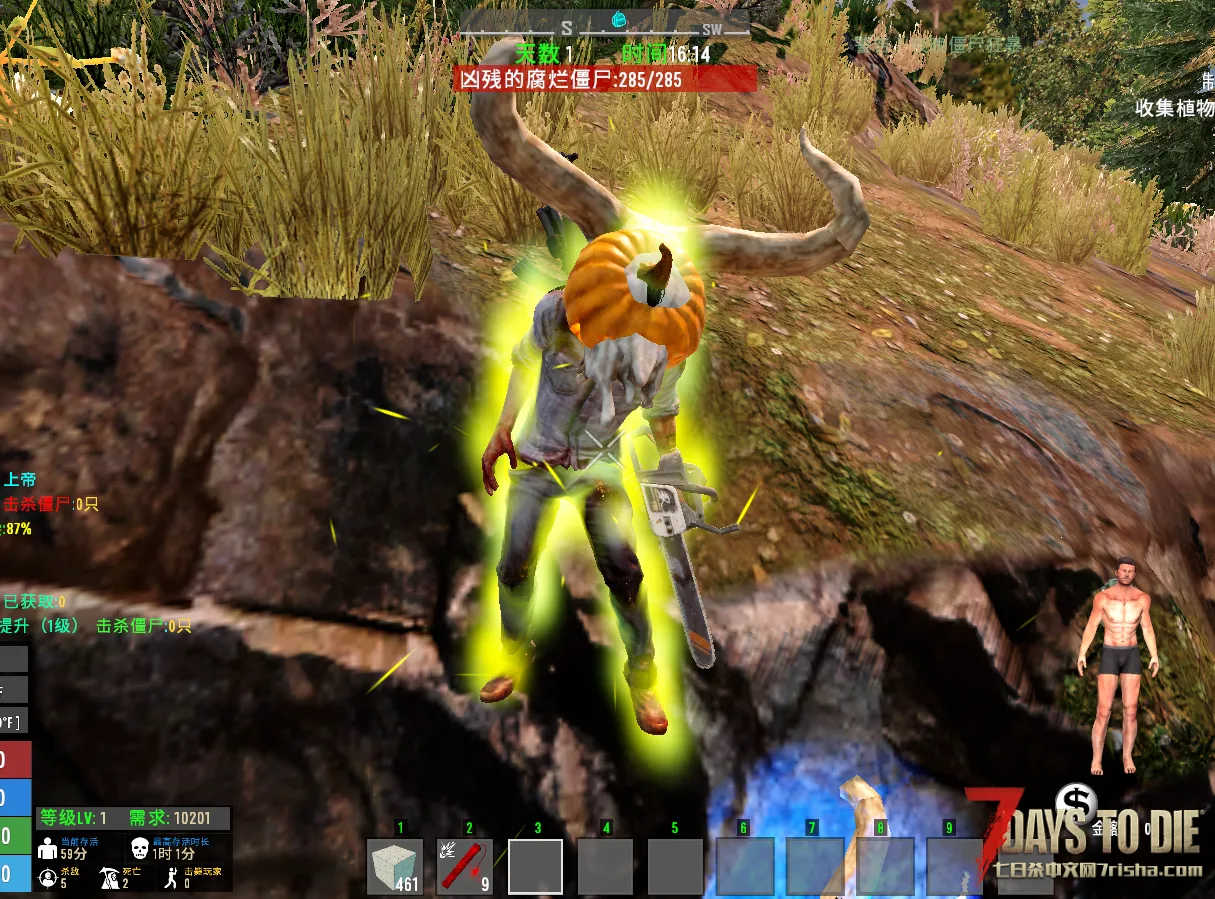Select the block item in hotbar slot 1
This screenshot has width=1215, height=899.
[x=395, y=865]
